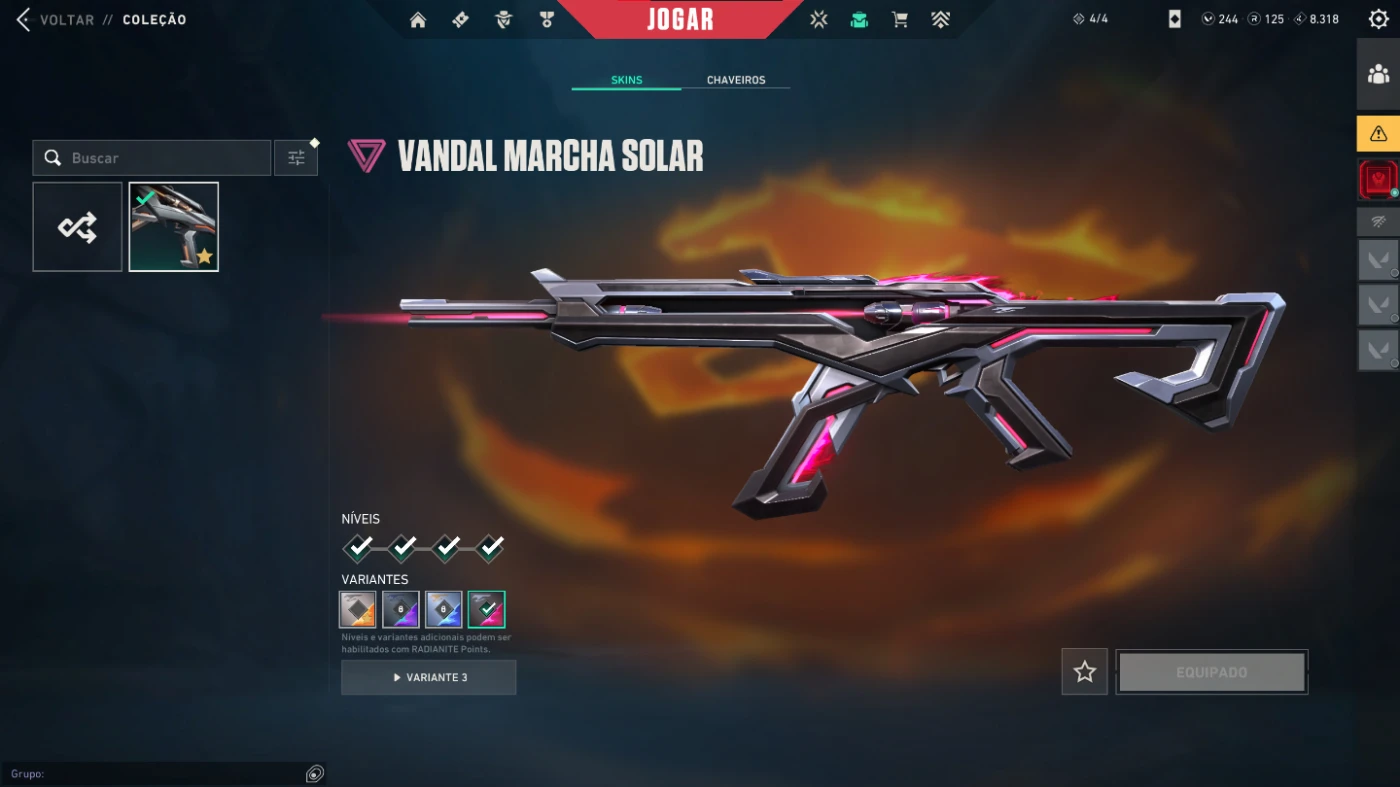Switch to the Chaveiros tab

735,80
